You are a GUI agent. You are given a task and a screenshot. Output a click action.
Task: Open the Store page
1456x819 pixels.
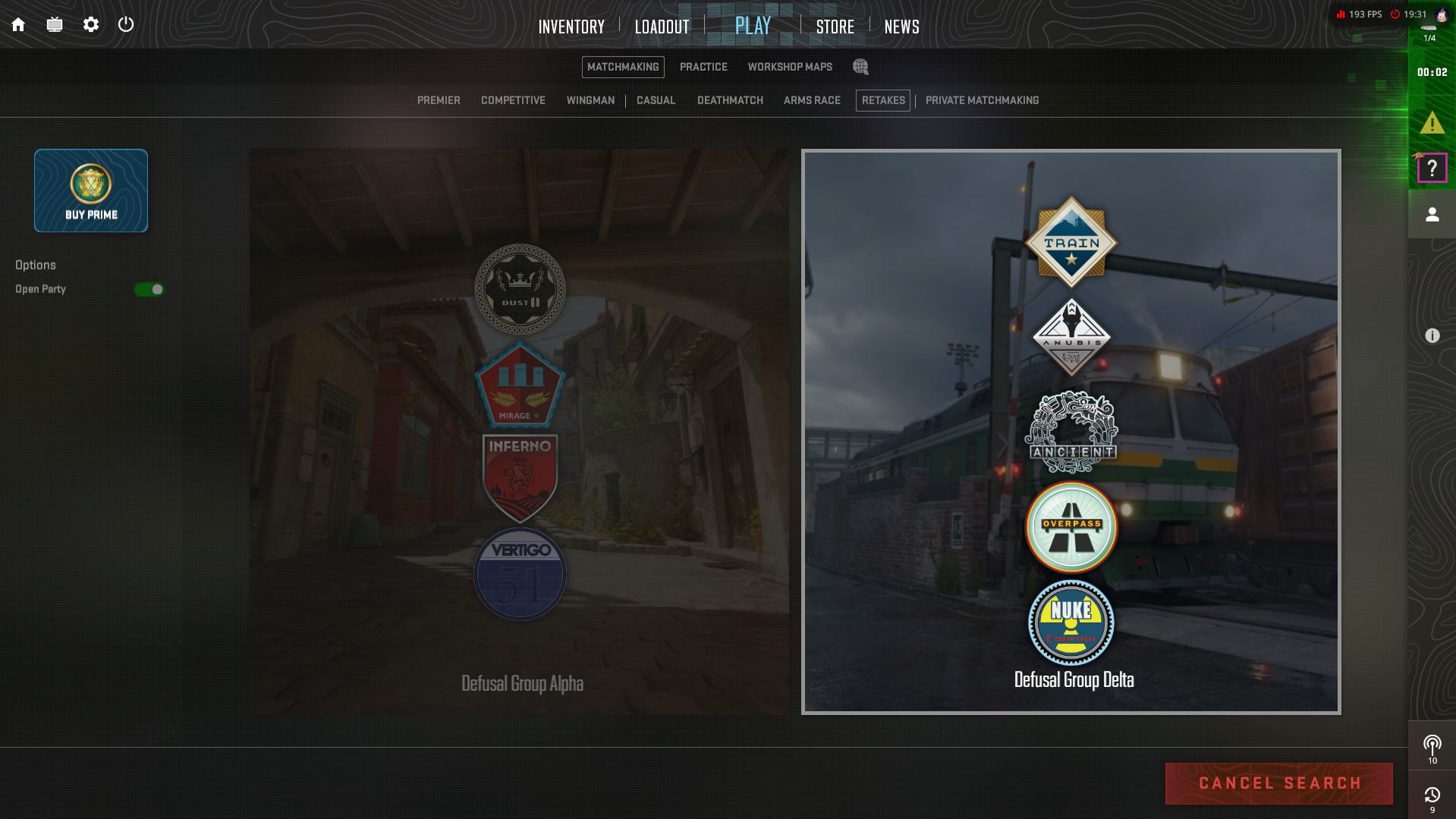[x=835, y=27]
